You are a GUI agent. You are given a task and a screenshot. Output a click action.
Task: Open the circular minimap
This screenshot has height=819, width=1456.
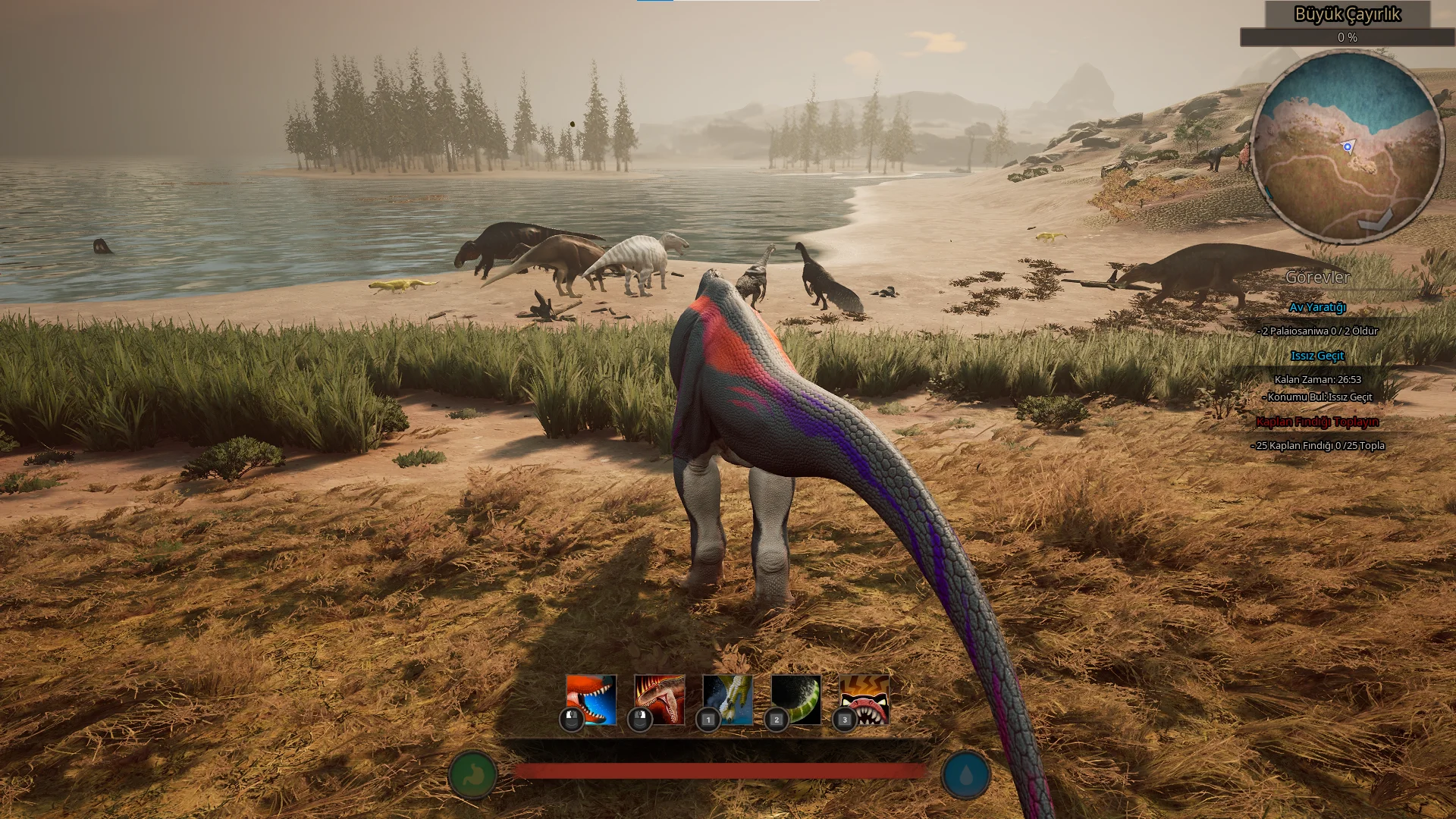(1346, 146)
